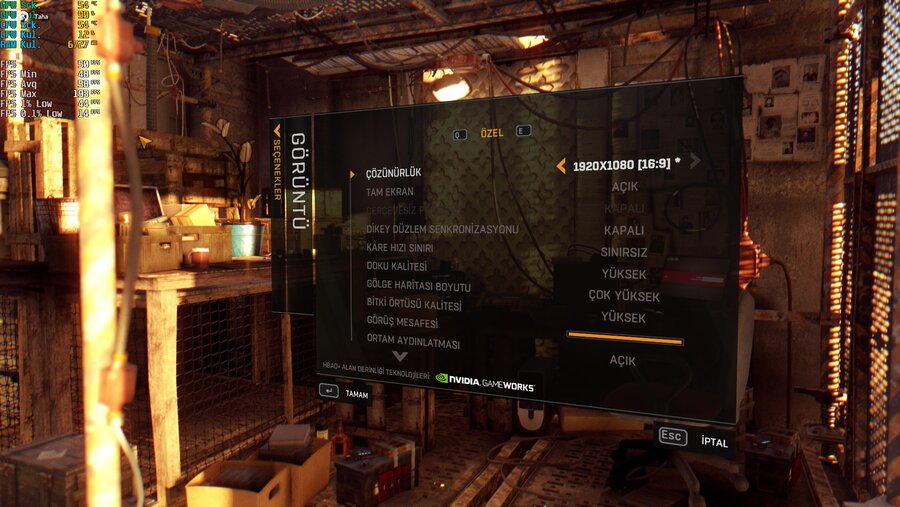Confirm settings with Tamam
Image resolution: width=900 pixels, height=507 pixels.
[x=344, y=393]
